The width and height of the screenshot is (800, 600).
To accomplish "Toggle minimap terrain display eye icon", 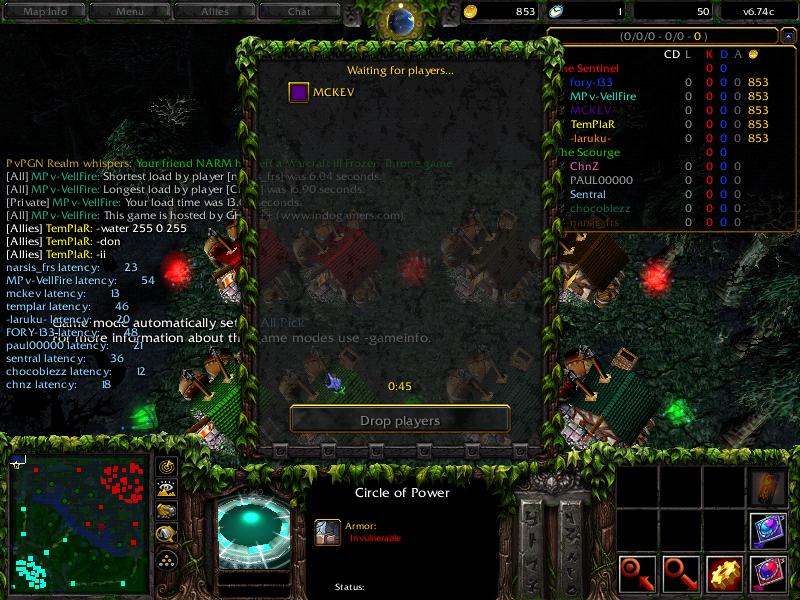I will [x=167, y=489].
